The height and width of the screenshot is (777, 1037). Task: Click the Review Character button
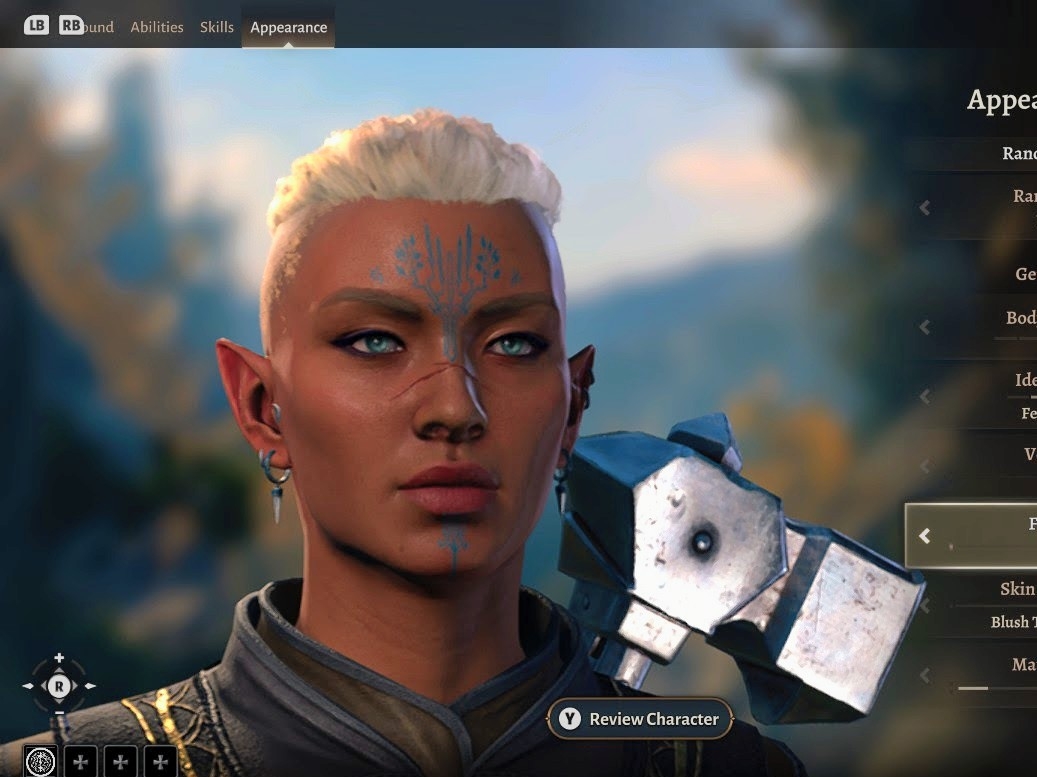point(640,719)
